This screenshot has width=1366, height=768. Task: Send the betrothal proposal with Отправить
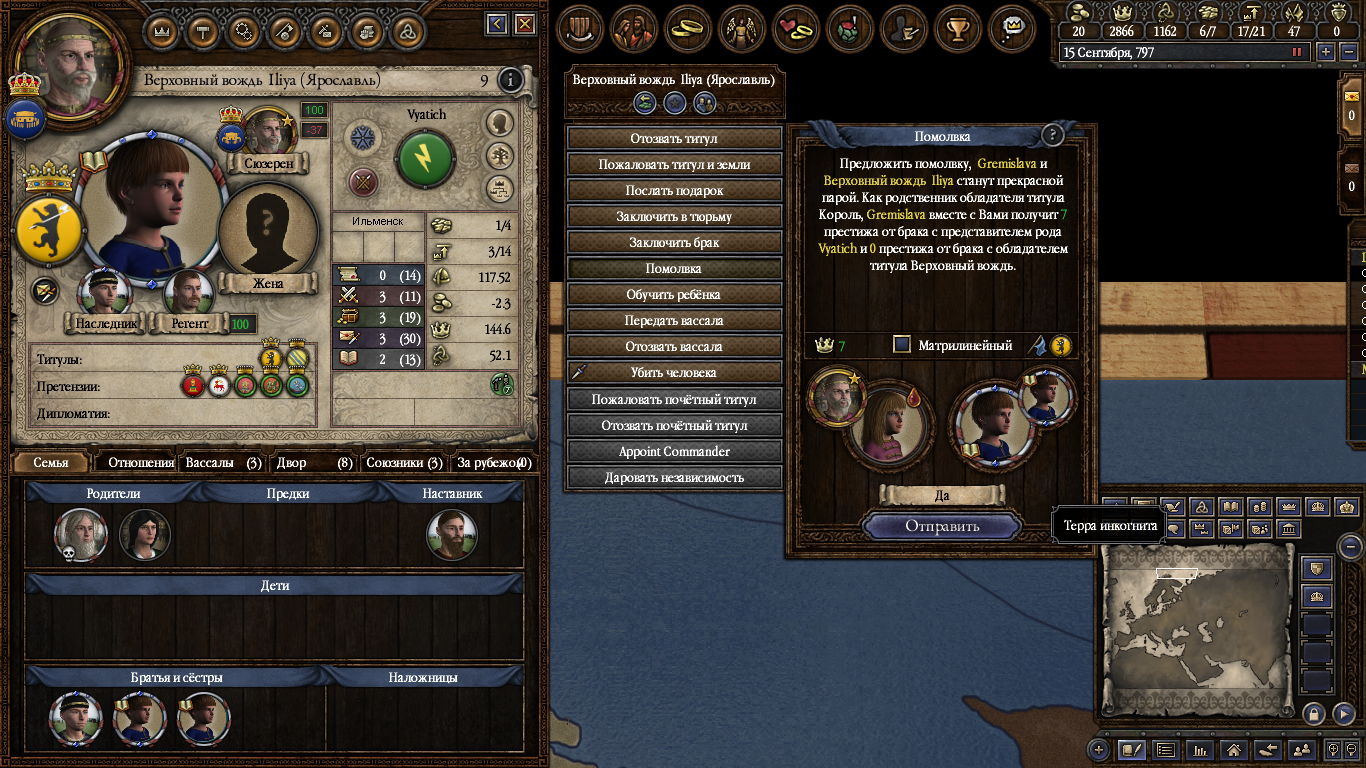point(942,526)
